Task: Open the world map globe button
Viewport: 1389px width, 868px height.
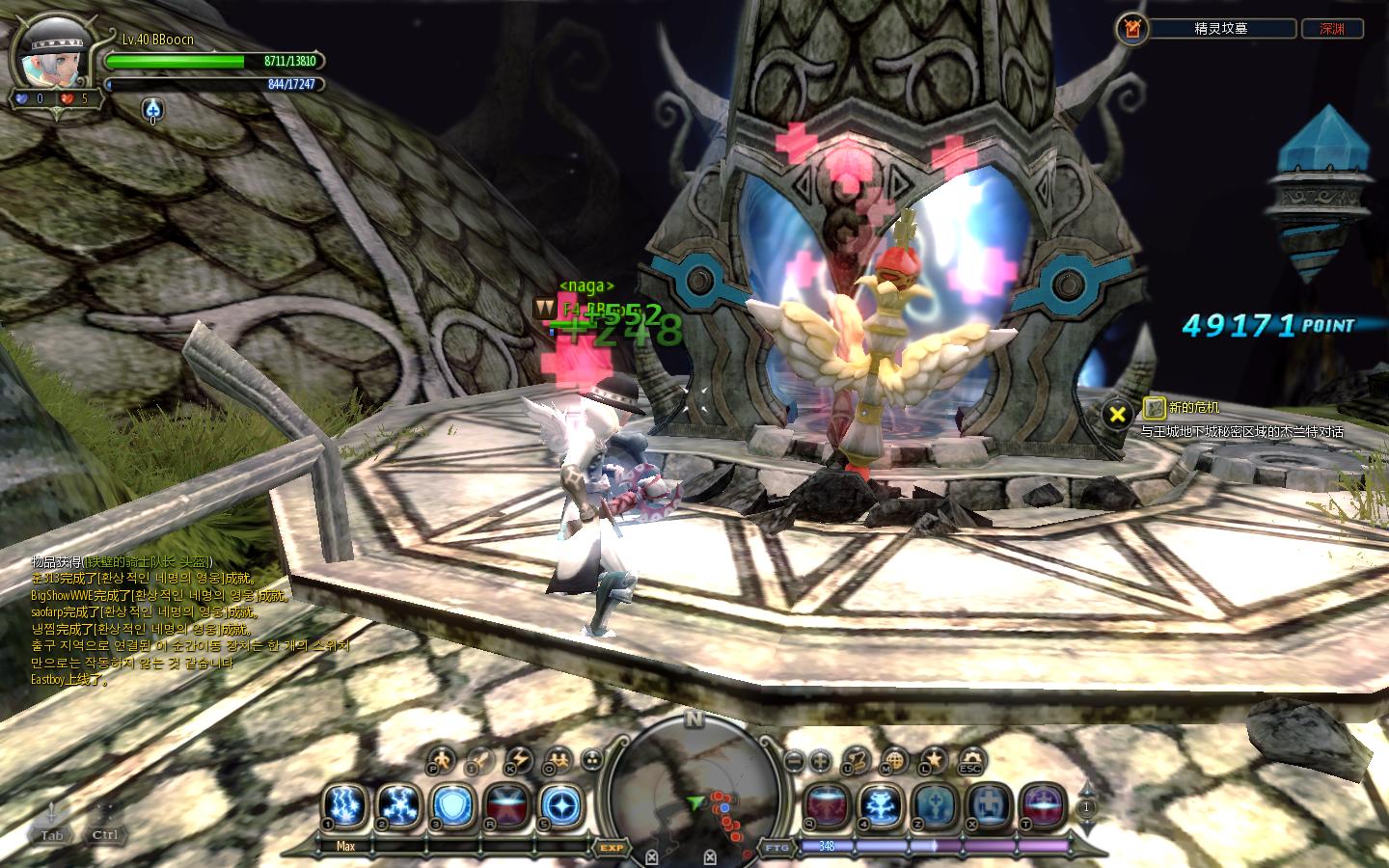Action: pos(894,761)
